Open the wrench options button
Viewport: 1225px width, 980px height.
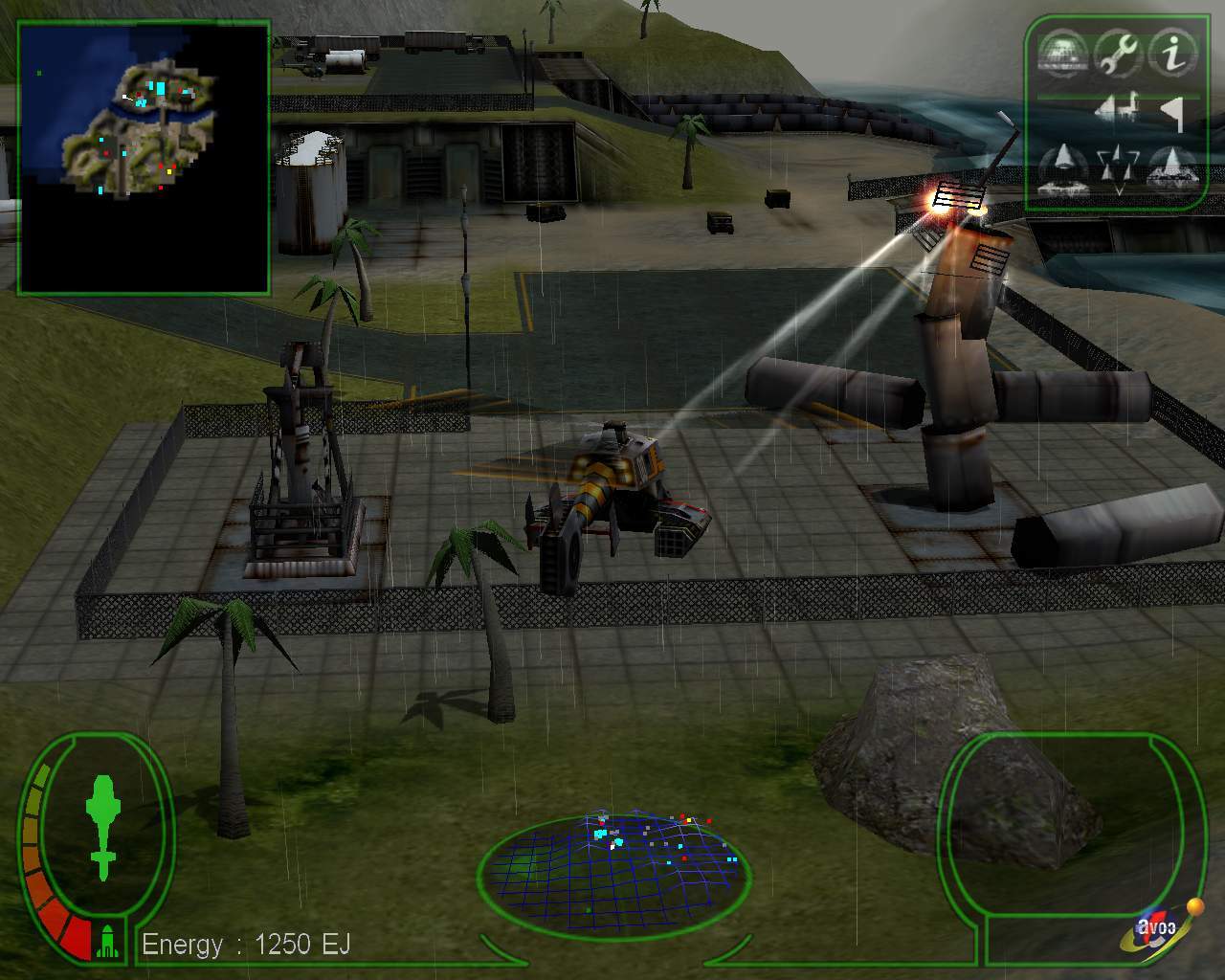tap(1118, 53)
